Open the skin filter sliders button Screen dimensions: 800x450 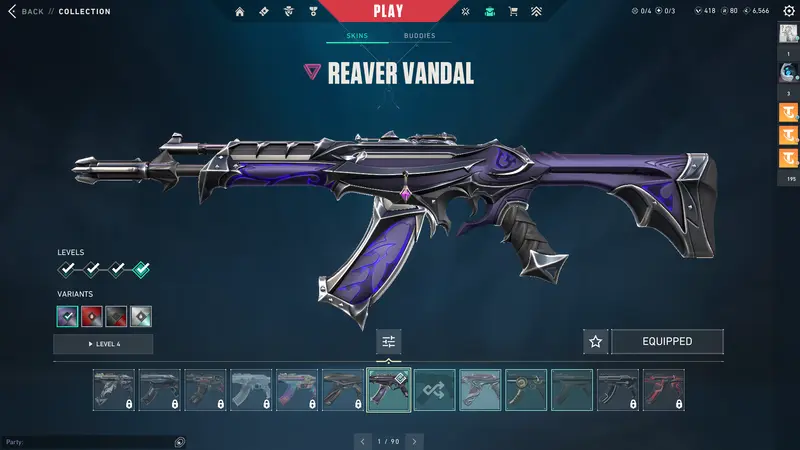(x=389, y=342)
